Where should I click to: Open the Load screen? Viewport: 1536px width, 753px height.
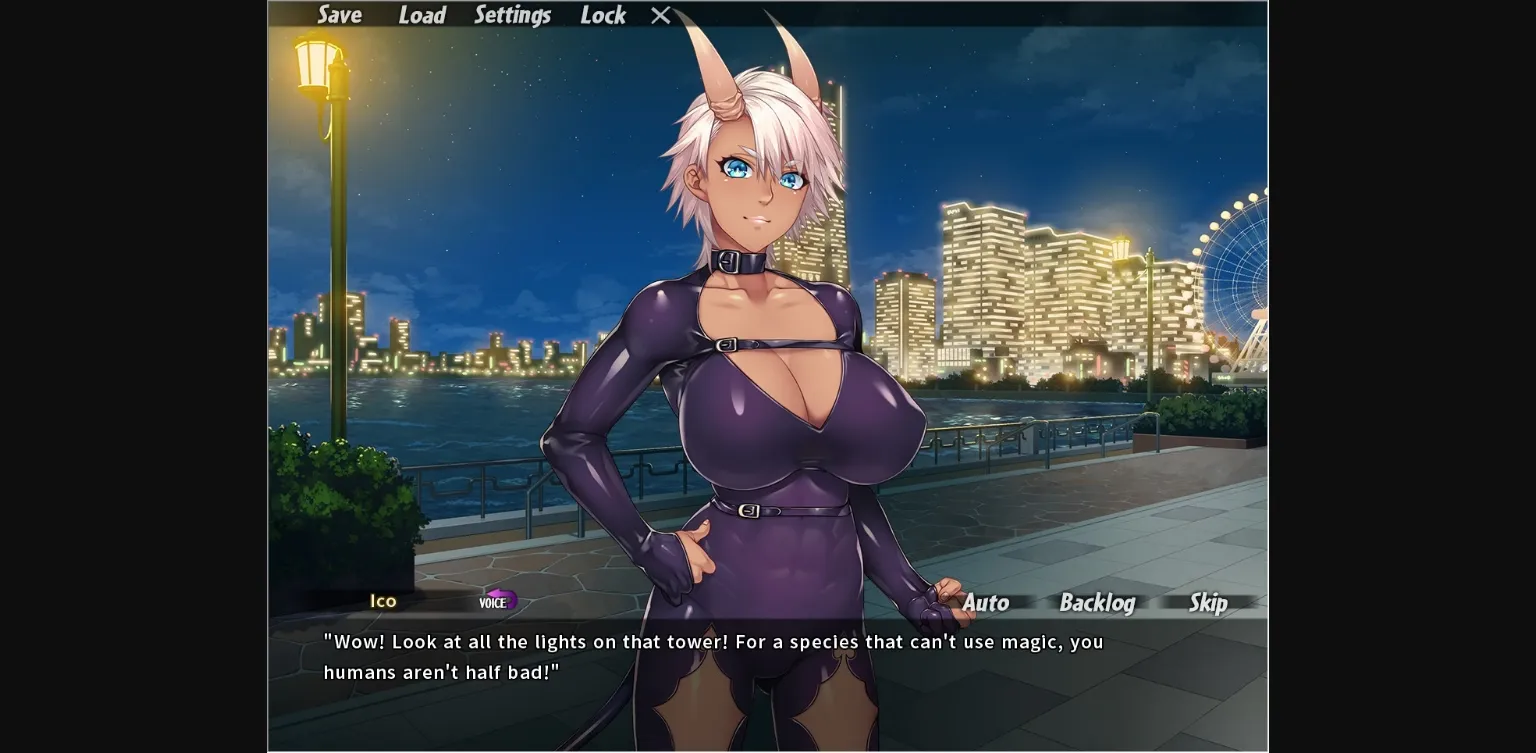[x=422, y=15]
